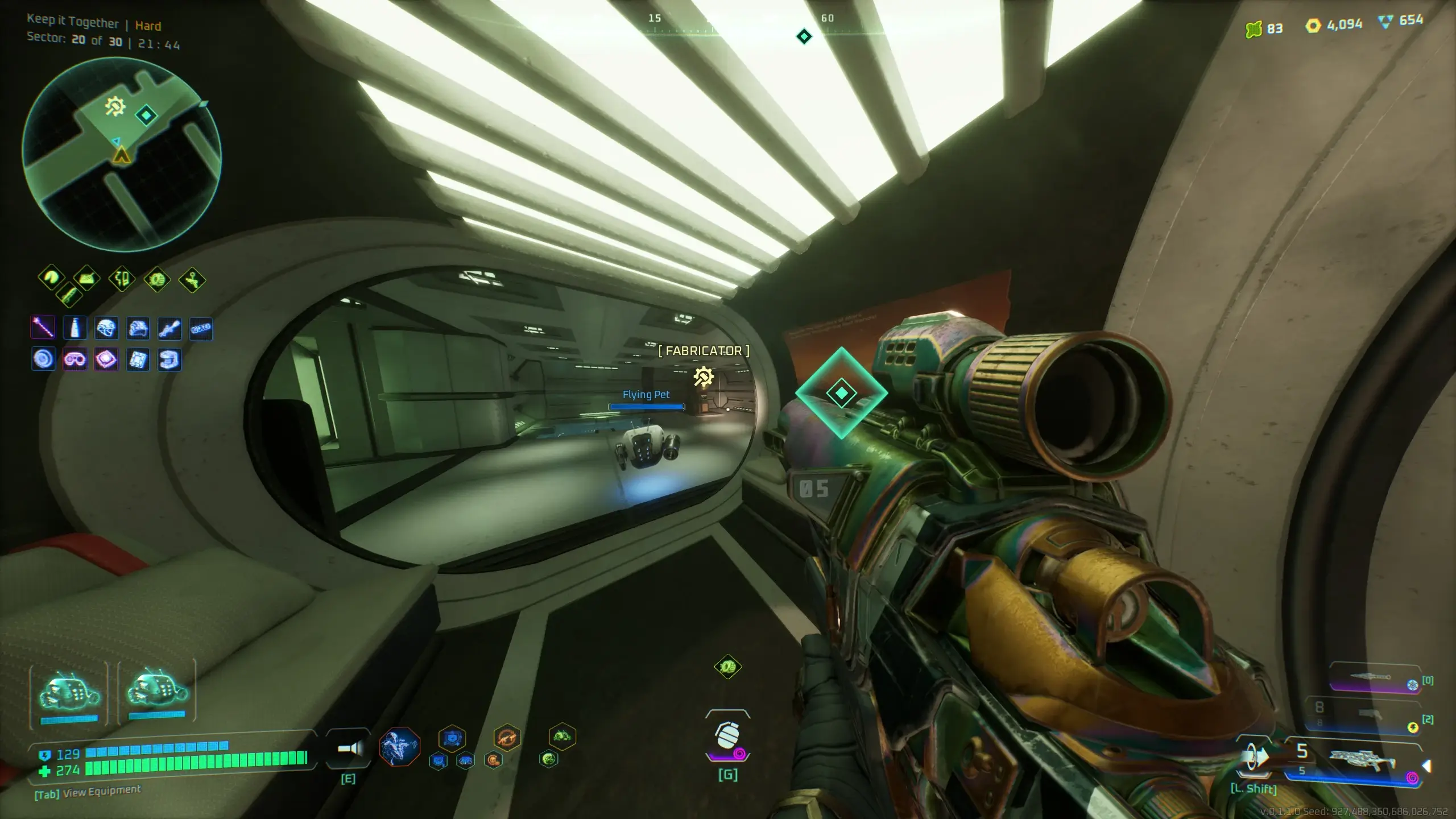The height and width of the screenshot is (819, 1456).
Task: Click the blue soldier character ability icon
Action: [399, 746]
